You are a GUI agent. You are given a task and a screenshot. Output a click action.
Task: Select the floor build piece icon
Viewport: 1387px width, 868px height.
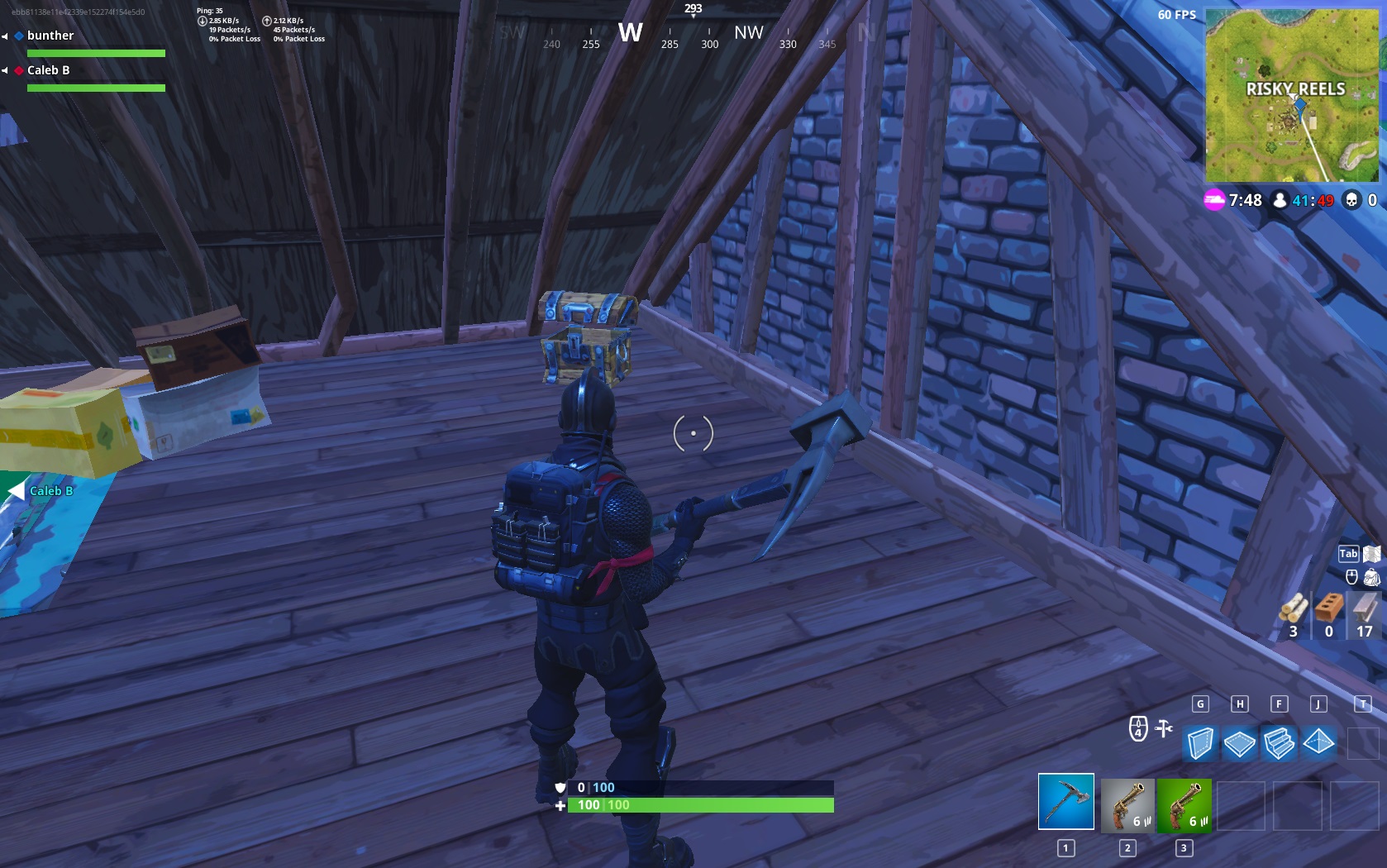[1240, 743]
